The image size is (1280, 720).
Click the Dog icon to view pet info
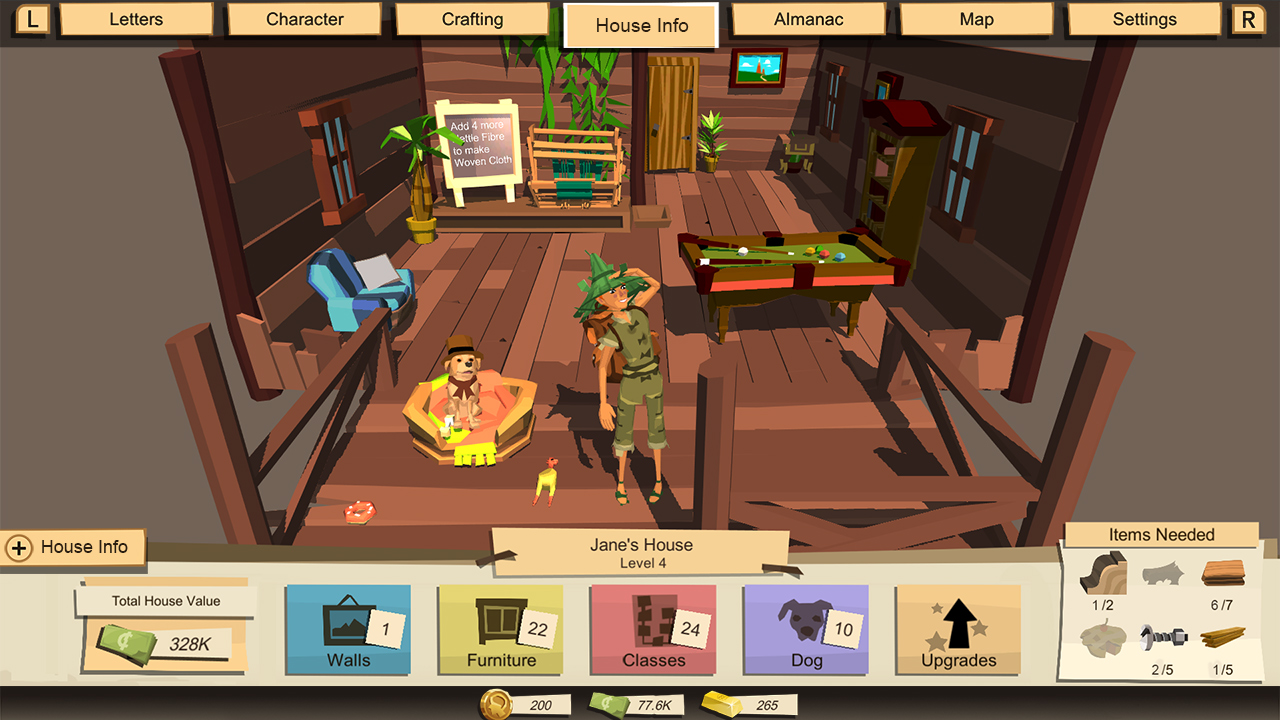[805, 630]
